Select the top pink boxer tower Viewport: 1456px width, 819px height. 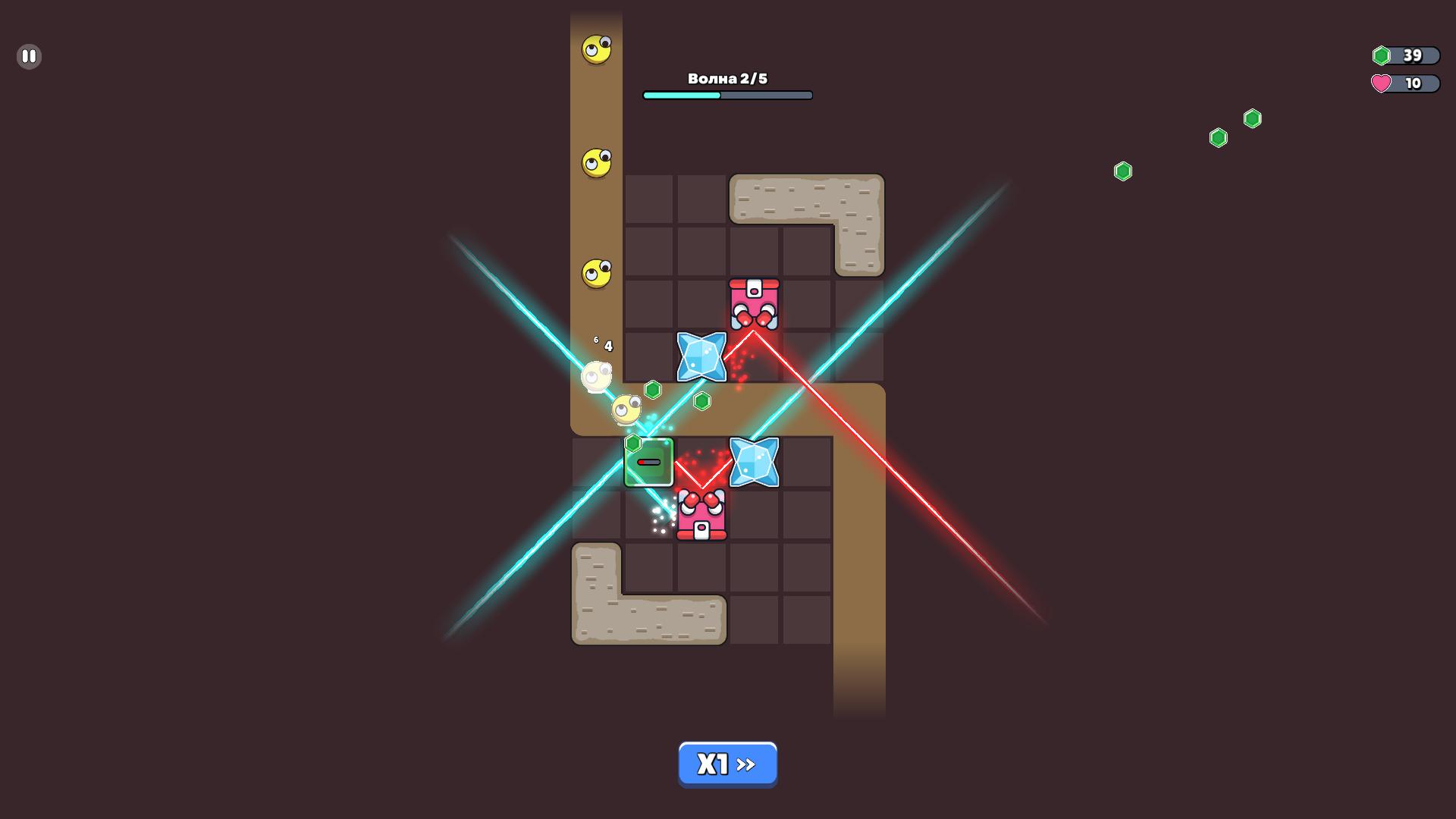pyautogui.click(x=753, y=303)
